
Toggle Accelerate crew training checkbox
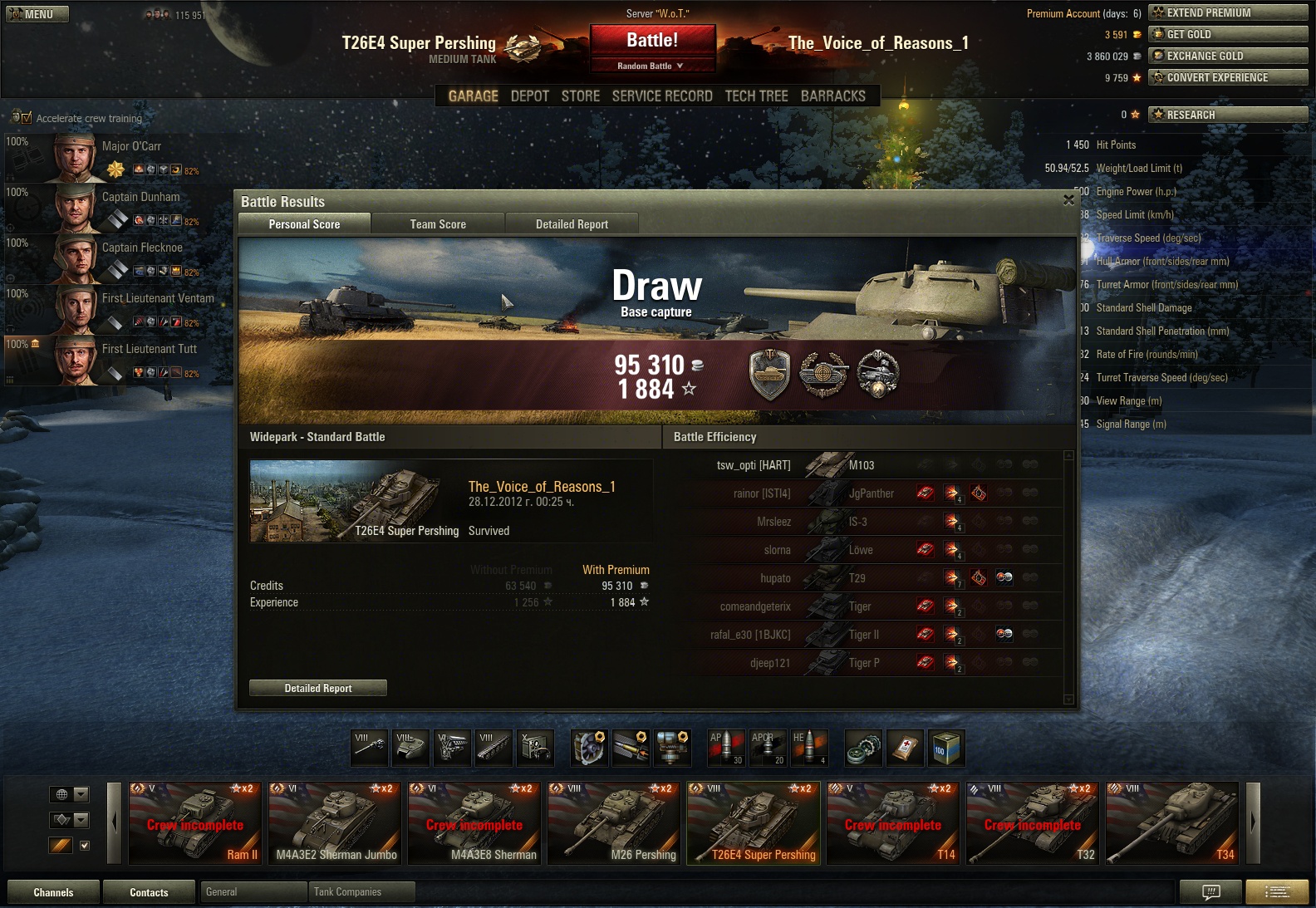27,118
